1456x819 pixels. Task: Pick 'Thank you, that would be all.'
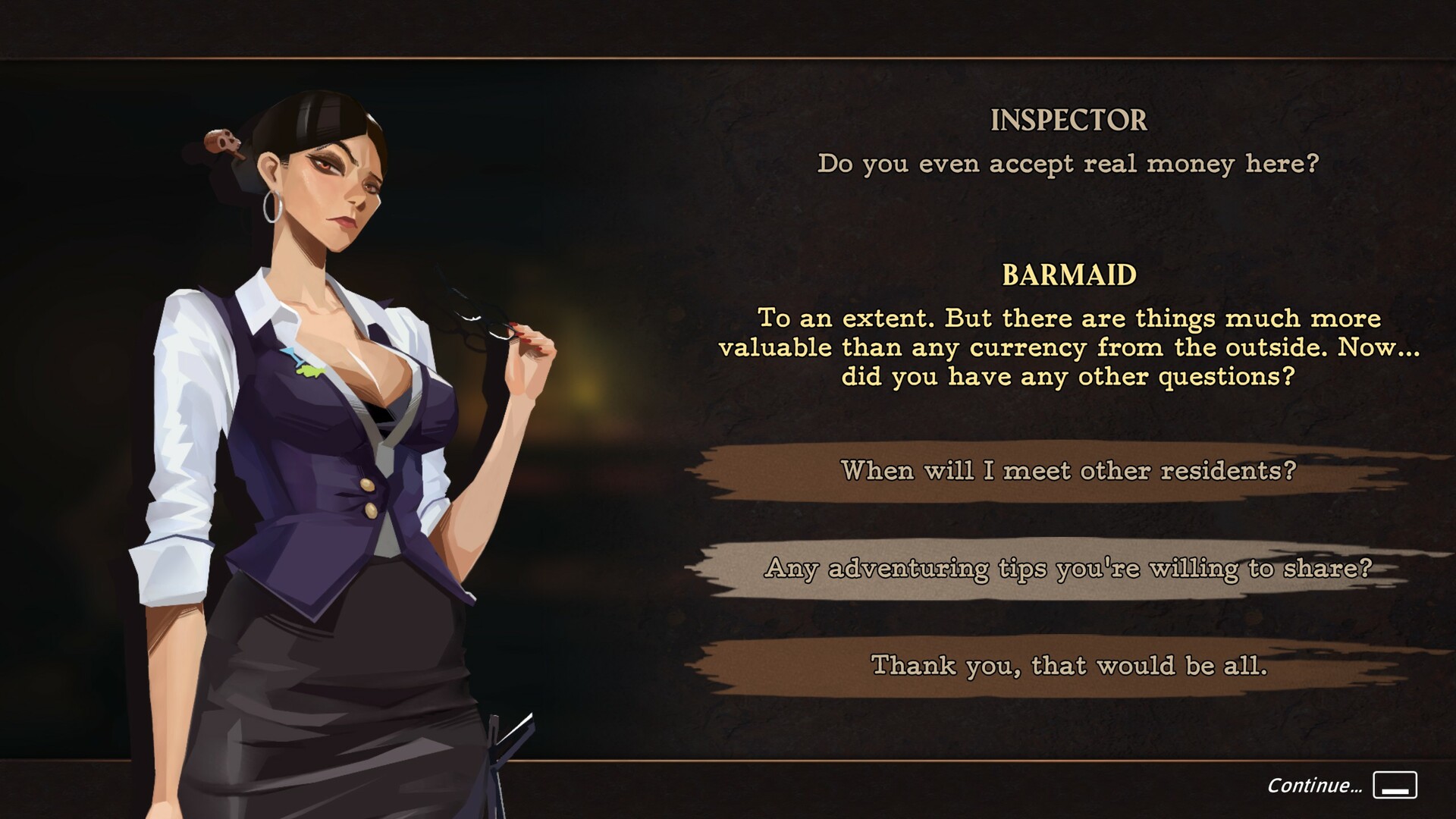(x=1071, y=667)
